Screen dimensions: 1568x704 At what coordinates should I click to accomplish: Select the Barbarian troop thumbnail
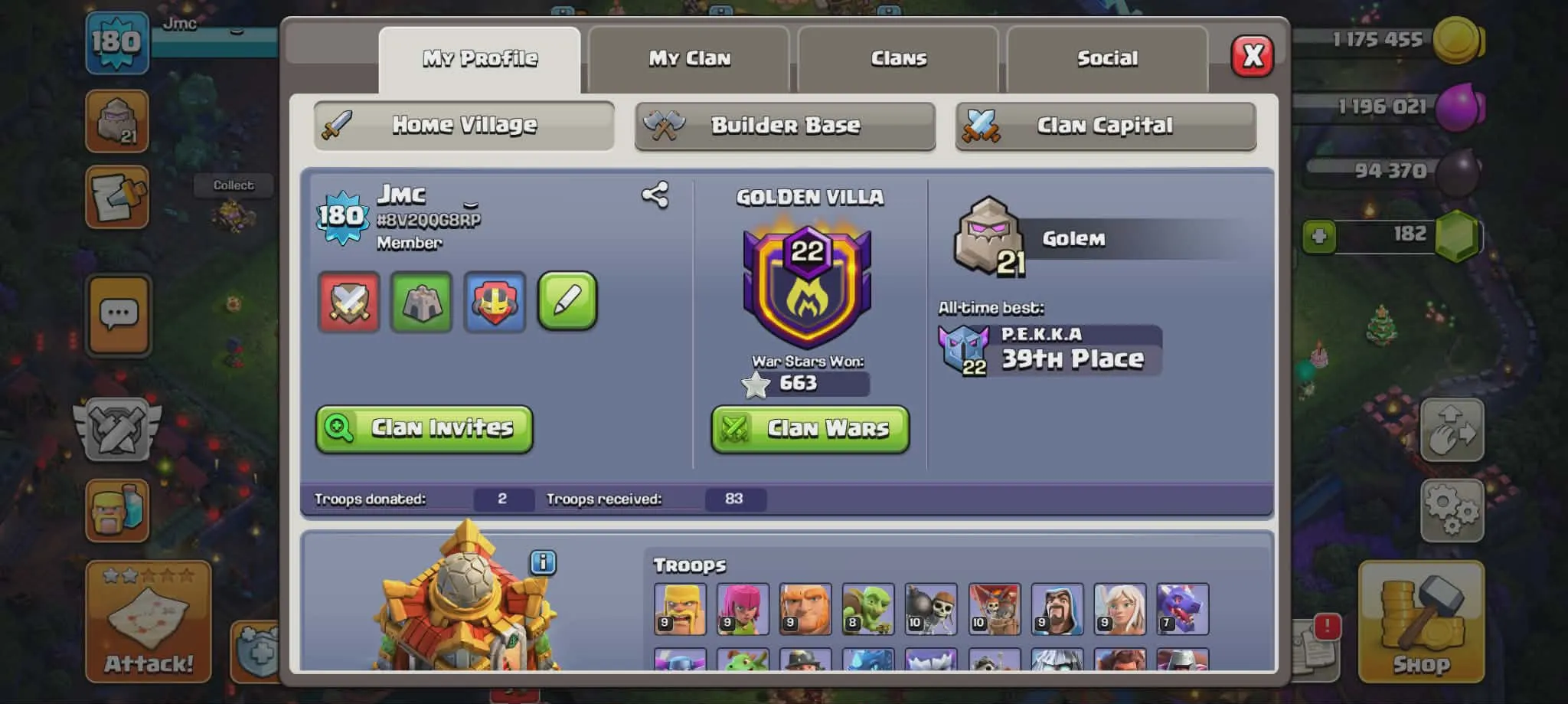[678, 609]
